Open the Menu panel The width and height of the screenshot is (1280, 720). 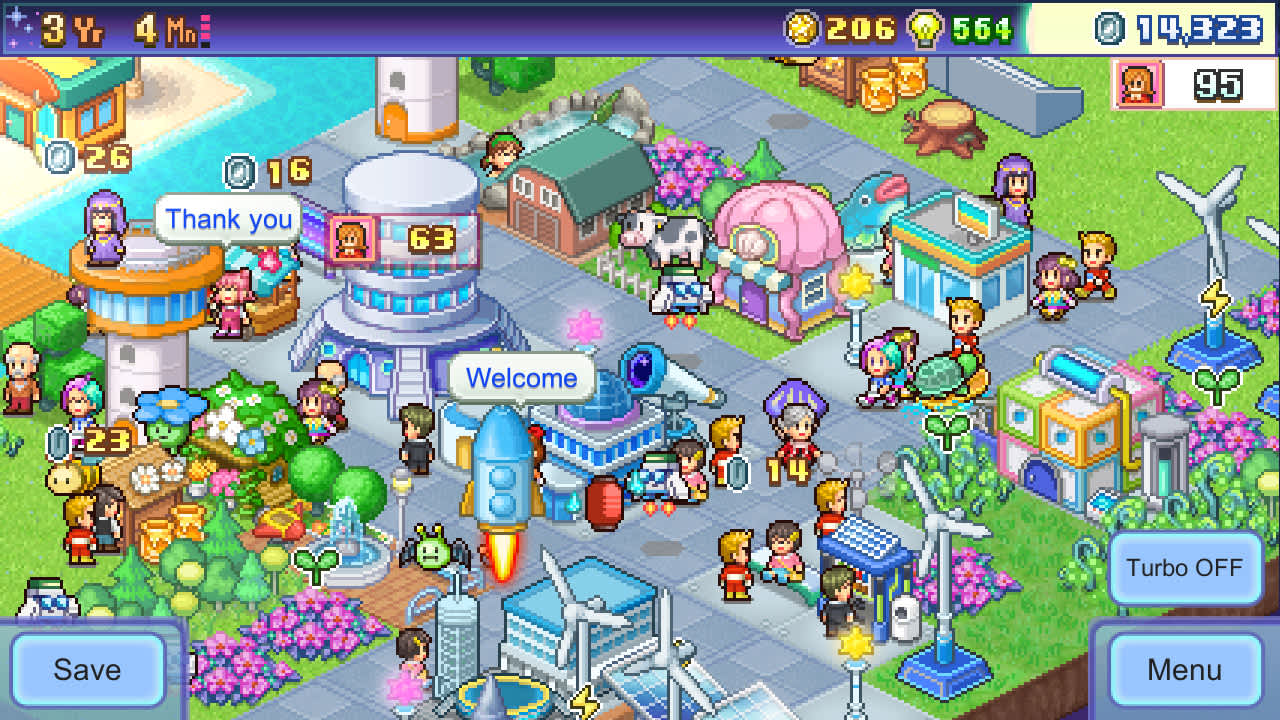(x=1187, y=670)
